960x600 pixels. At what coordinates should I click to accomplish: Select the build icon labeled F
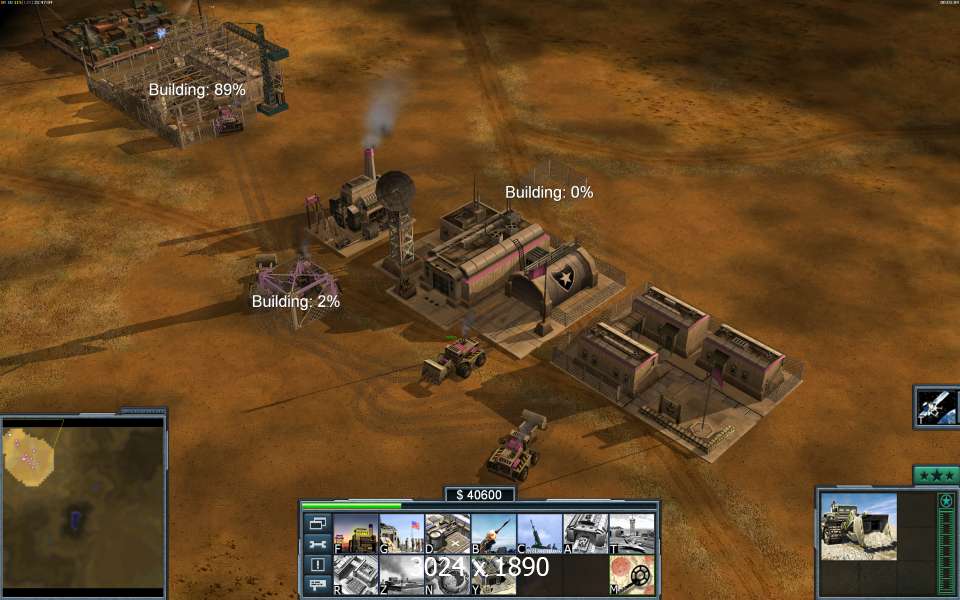[355, 533]
